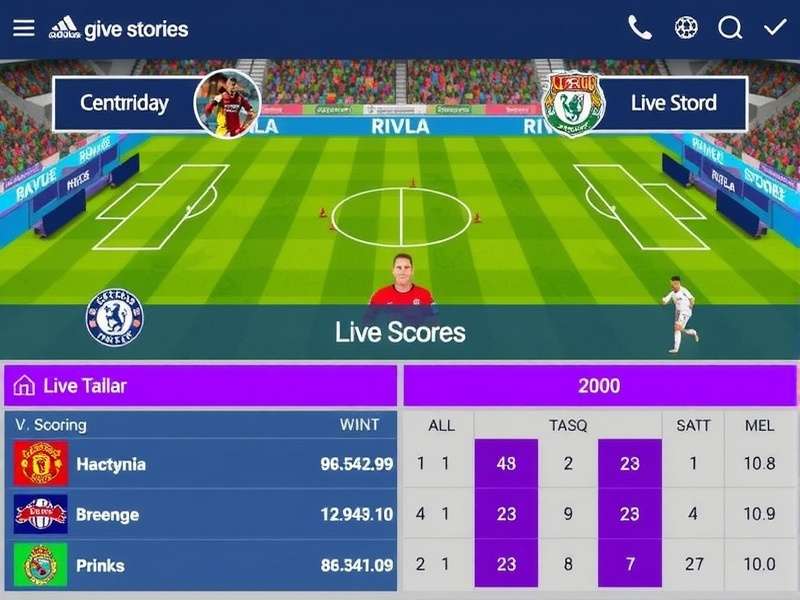The width and height of the screenshot is (800, 600).
Task: Open search with the magnifier icon
Action: (x=731, y=28)
